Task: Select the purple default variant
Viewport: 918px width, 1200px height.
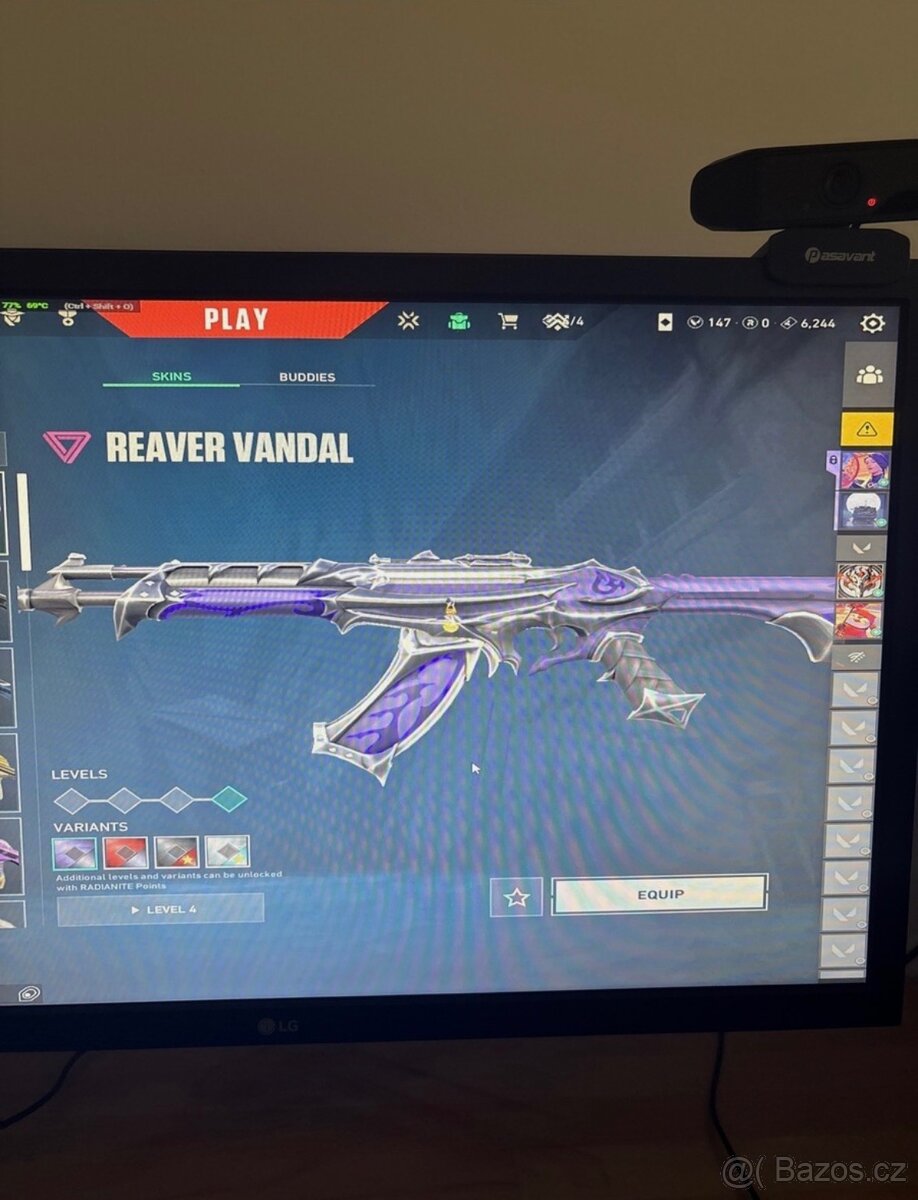Action: tap(75, 852)
